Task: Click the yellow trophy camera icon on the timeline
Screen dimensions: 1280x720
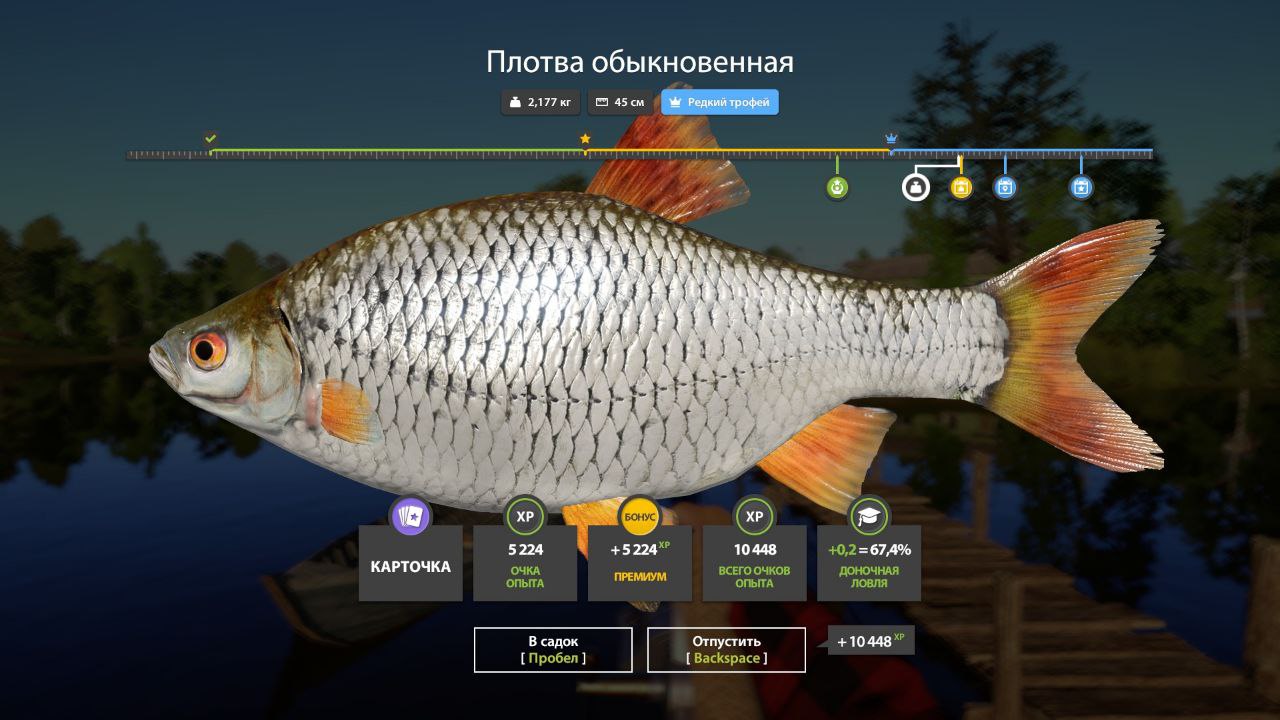Action: 960,187
